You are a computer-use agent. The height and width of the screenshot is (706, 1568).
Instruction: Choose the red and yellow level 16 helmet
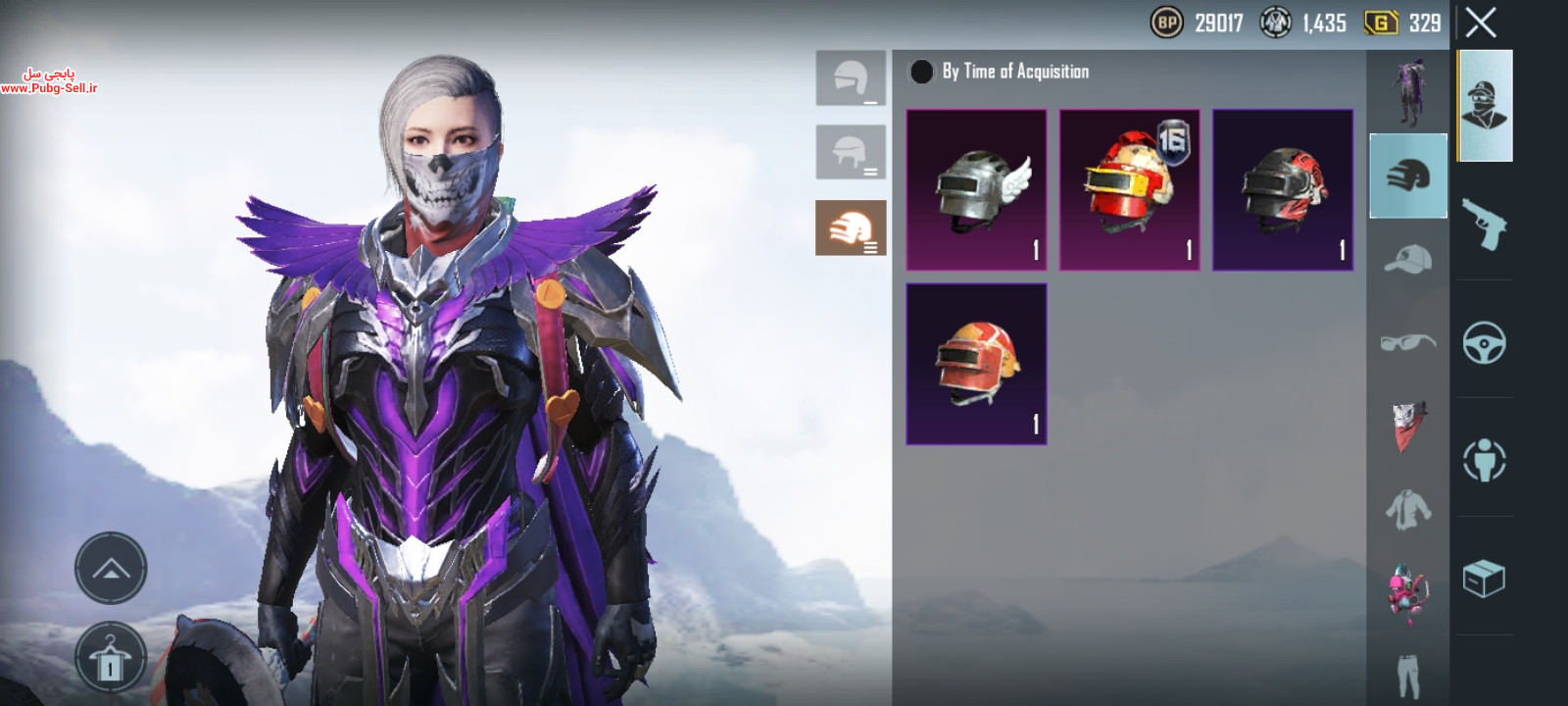point(1129,190)
